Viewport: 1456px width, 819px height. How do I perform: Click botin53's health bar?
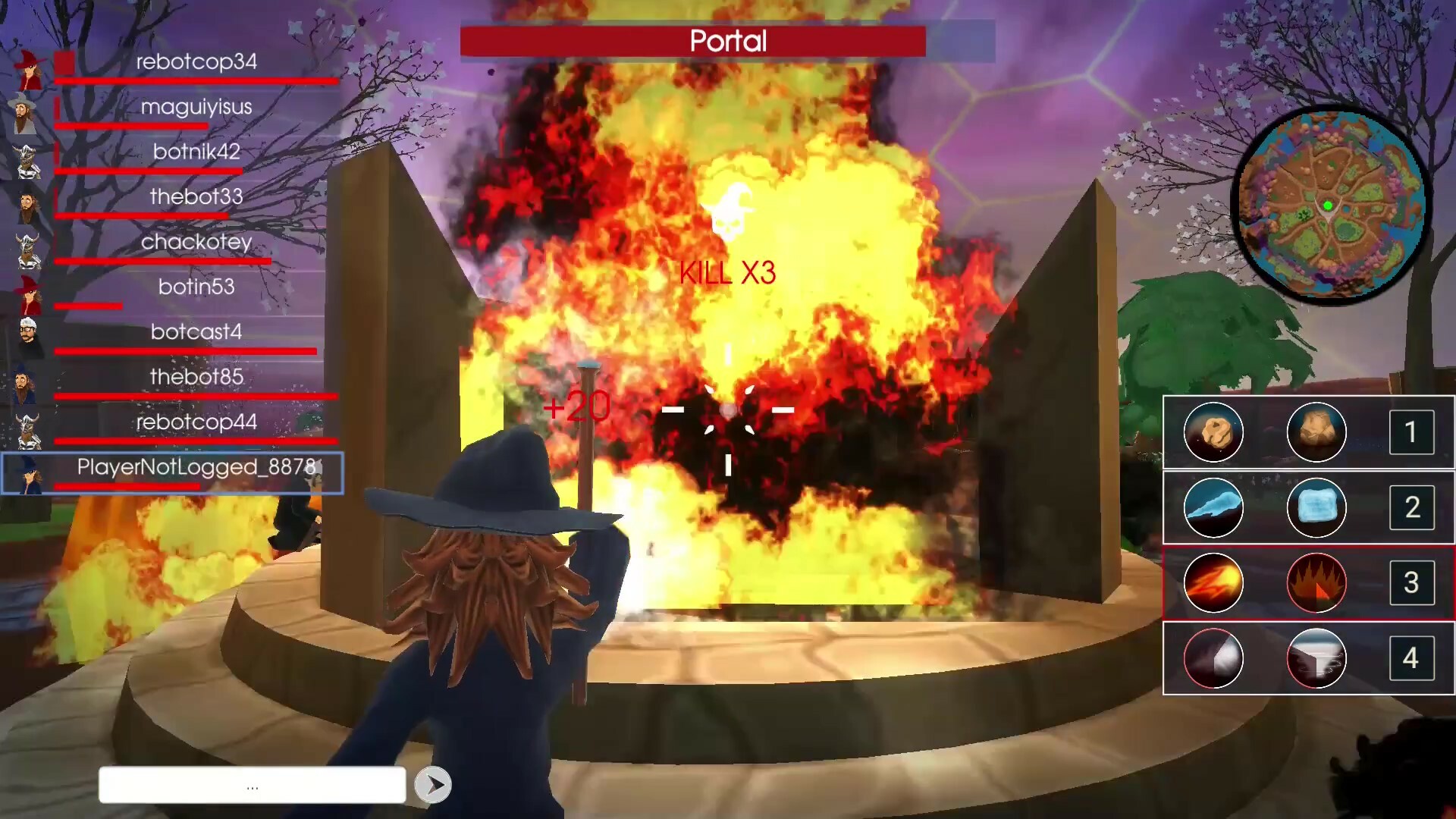click(87, 306)
